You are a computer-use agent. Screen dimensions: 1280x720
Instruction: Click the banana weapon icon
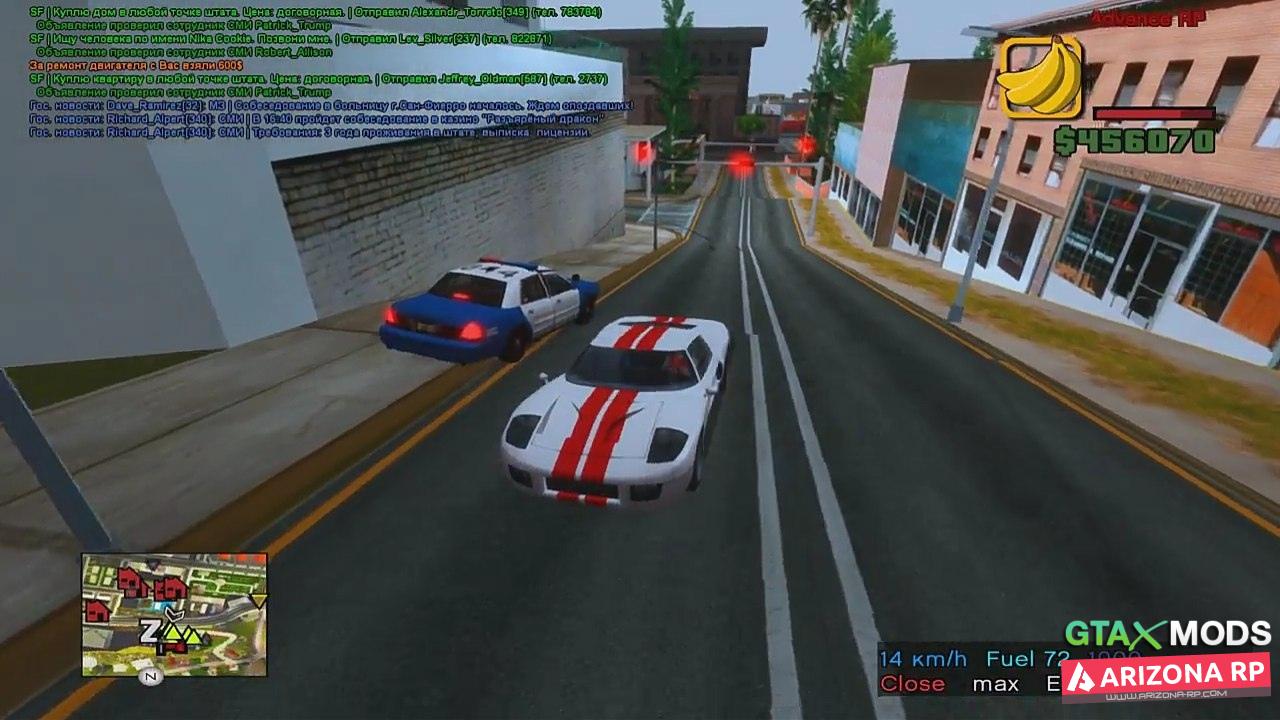(x=1041, y=77)
